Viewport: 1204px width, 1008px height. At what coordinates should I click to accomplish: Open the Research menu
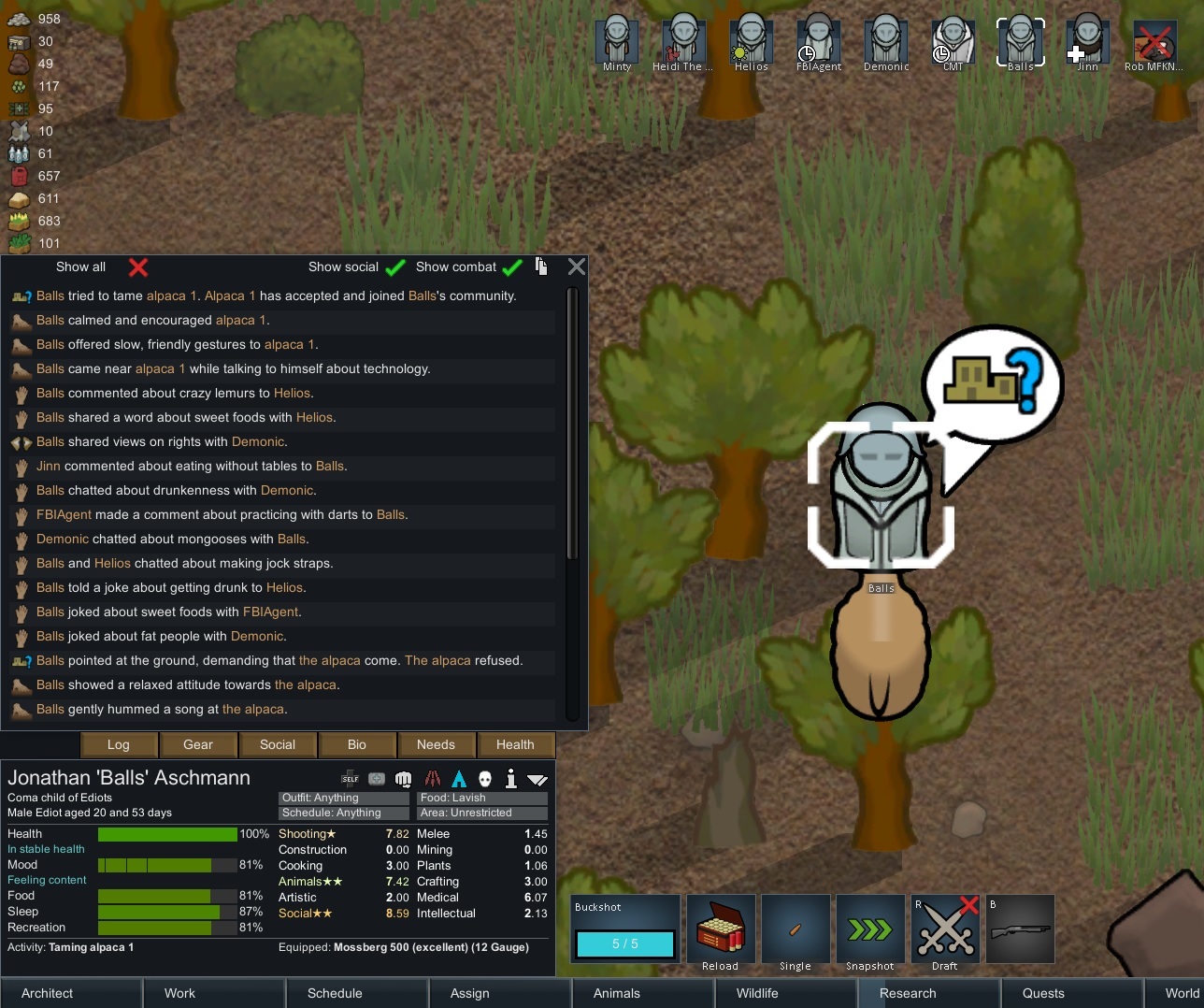pyautogui.click(x=908, y=993)
